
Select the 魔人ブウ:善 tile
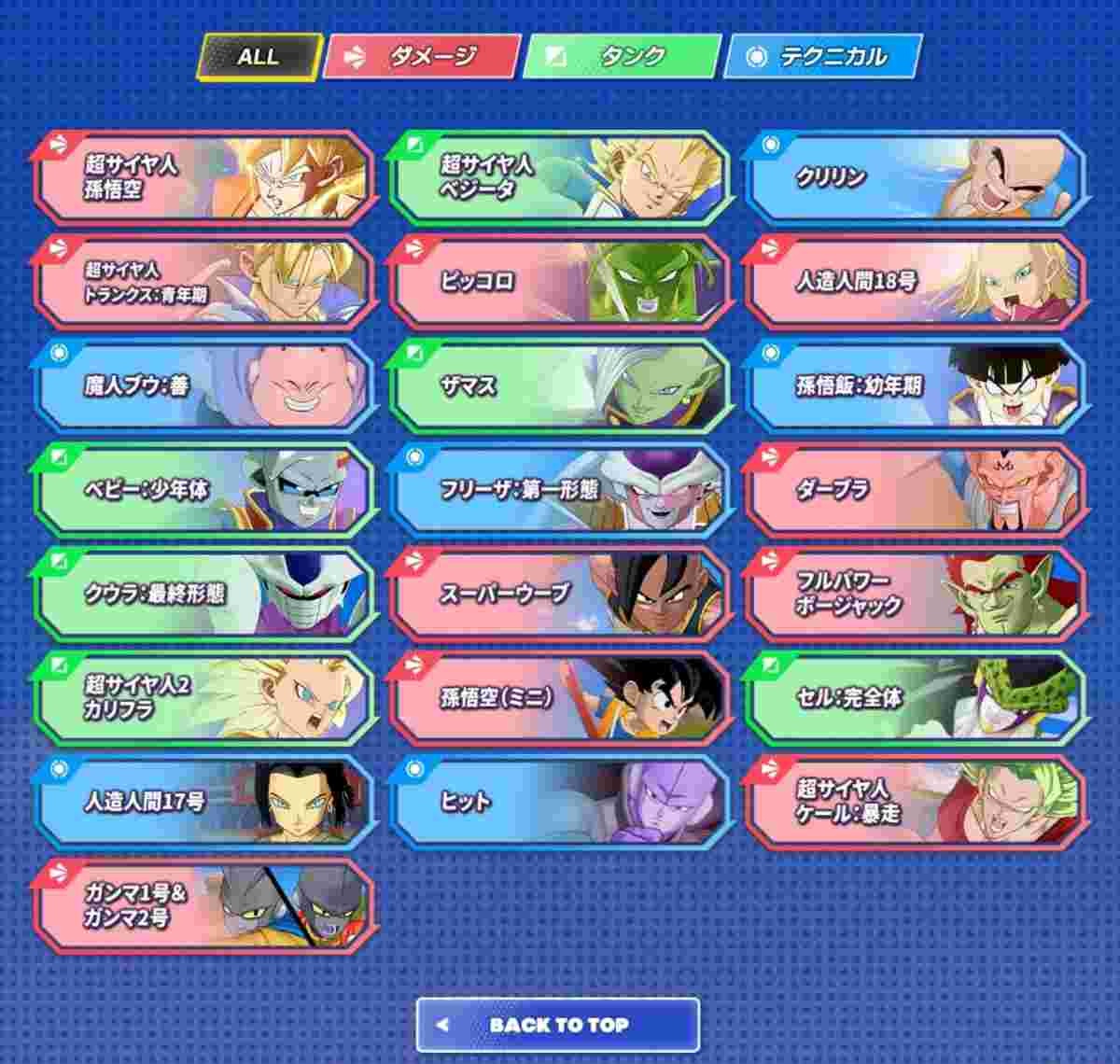(203, 385)
